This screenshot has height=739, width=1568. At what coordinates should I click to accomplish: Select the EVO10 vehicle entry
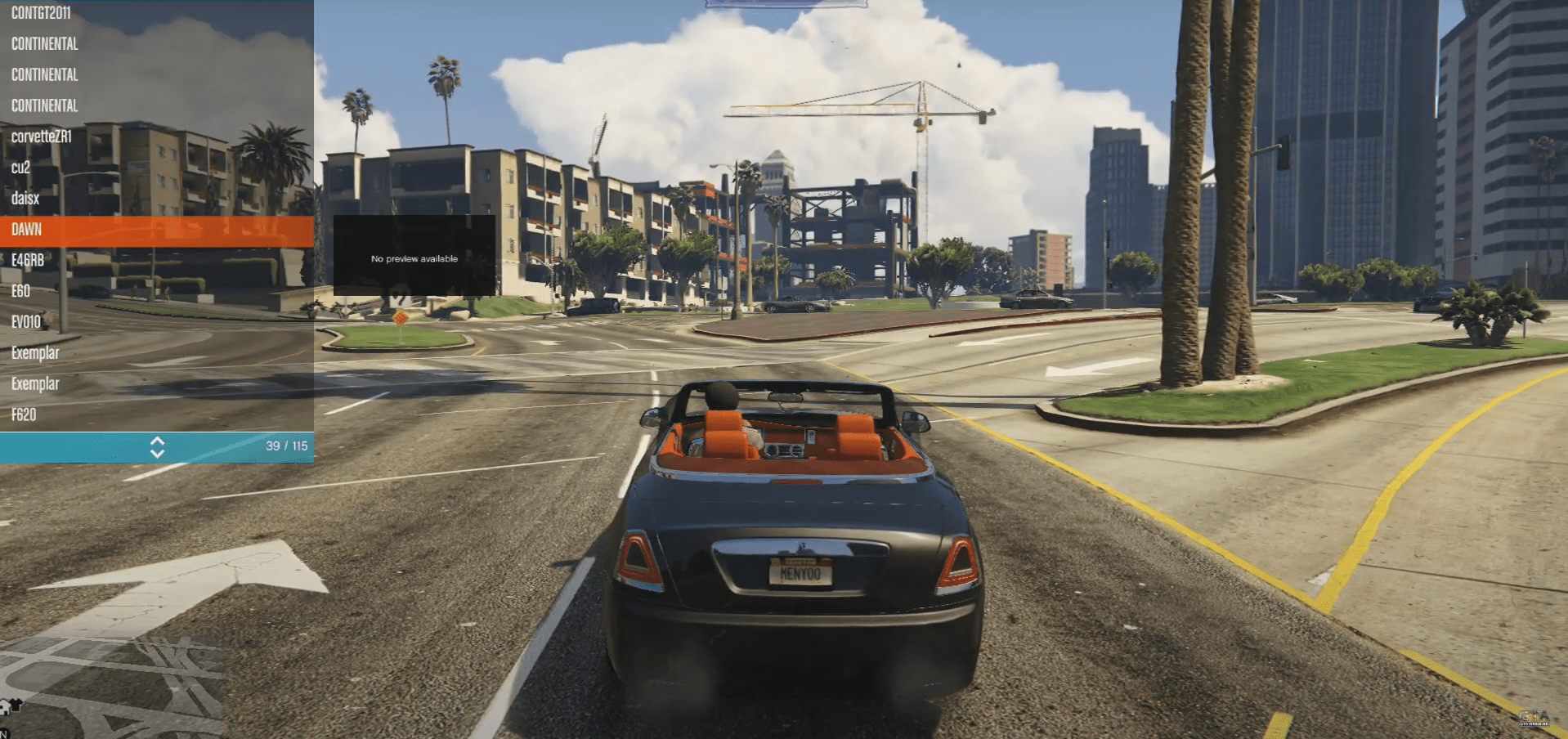(x=26, y=322)
